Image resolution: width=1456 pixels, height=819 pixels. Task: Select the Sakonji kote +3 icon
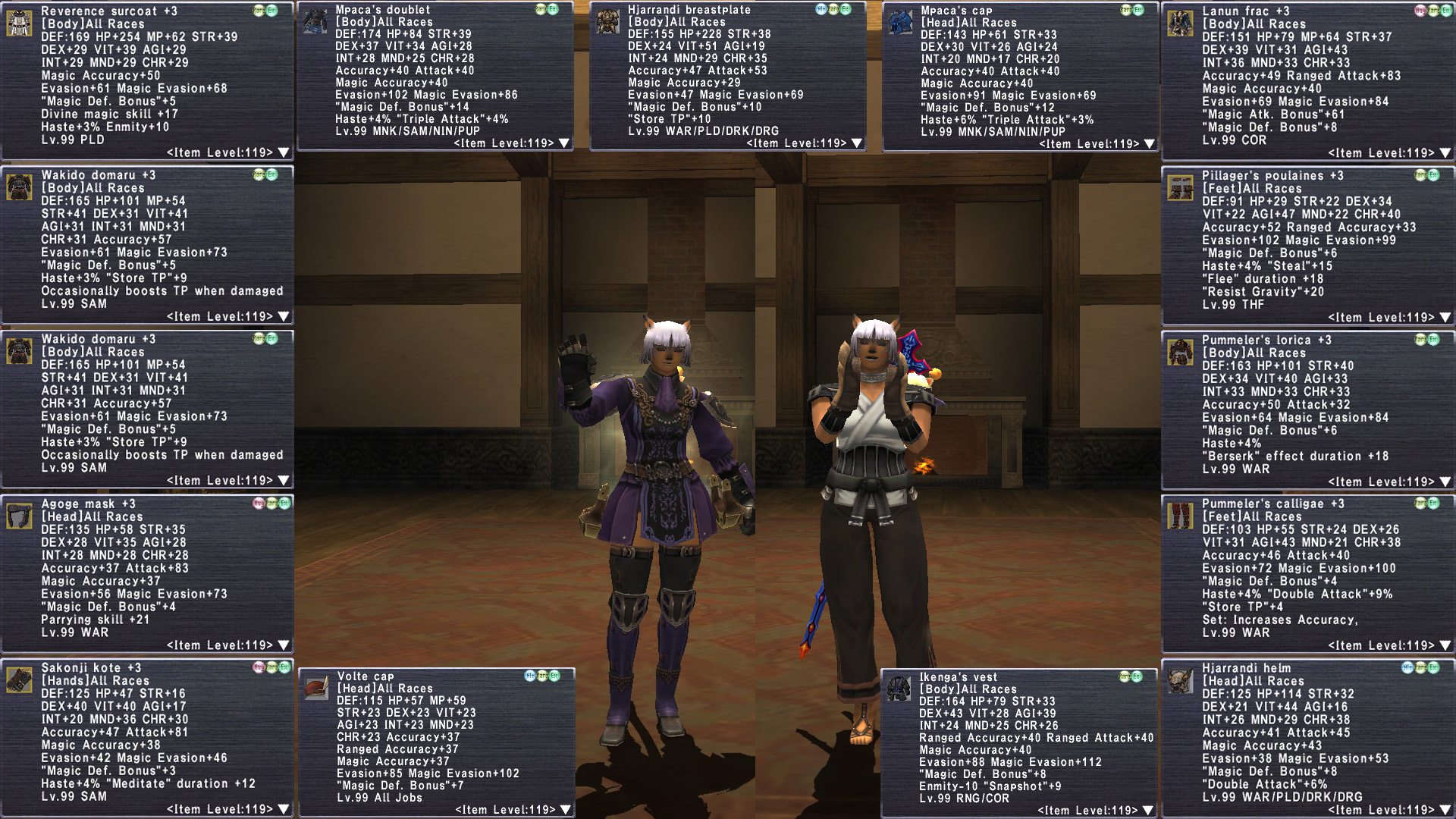tap(19, 679)
